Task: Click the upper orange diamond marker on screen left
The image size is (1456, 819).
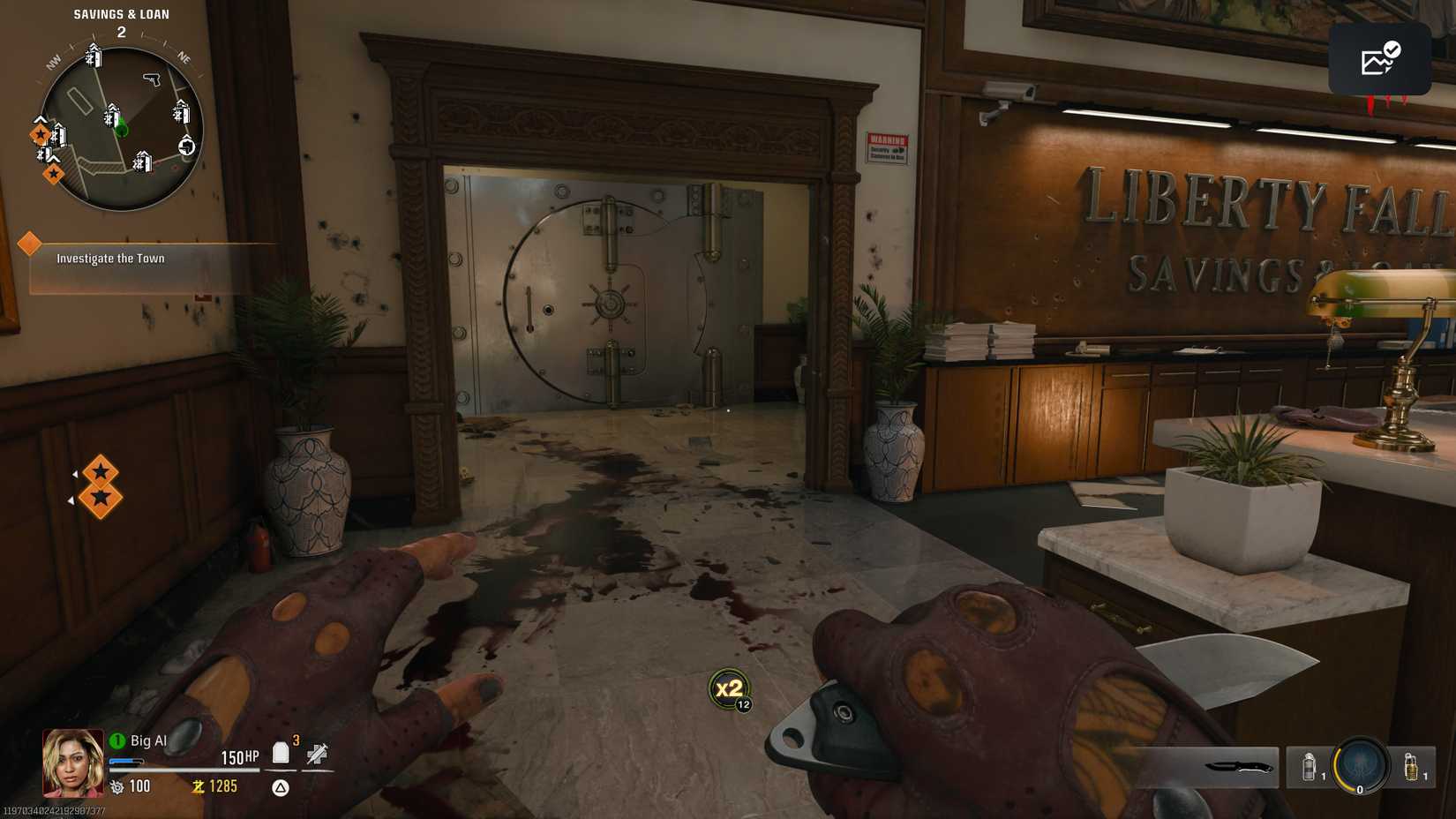Action: tap(99, 470)
